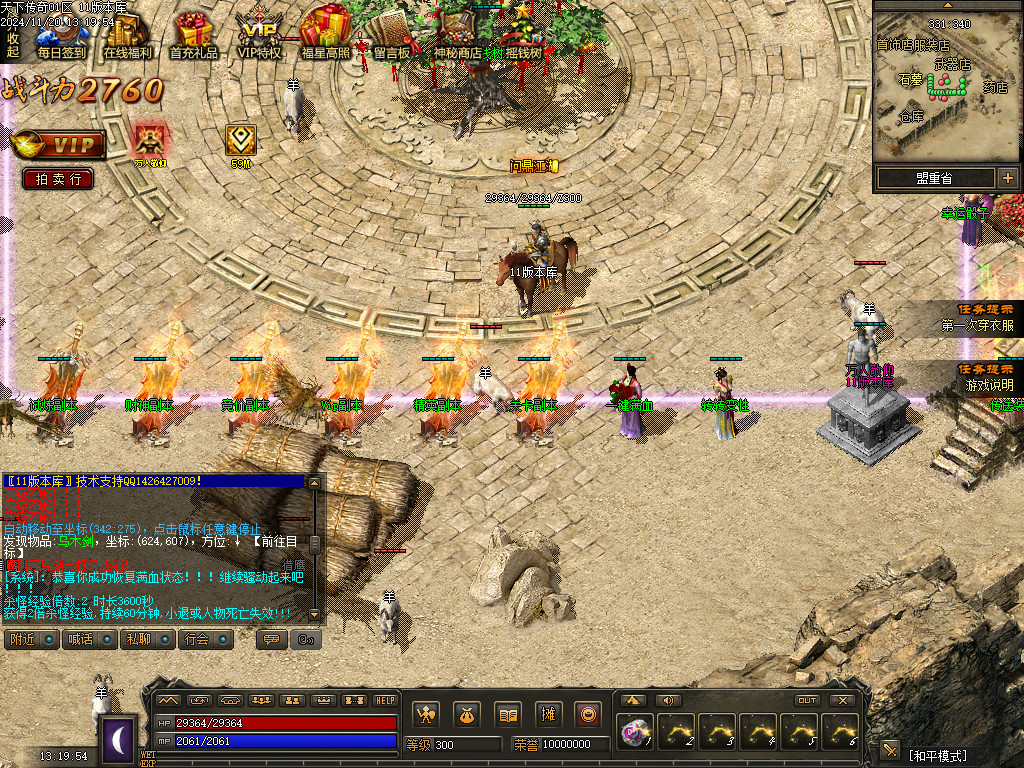
Task: Select the 私聊 private chat channel
Action: point(147,639)
